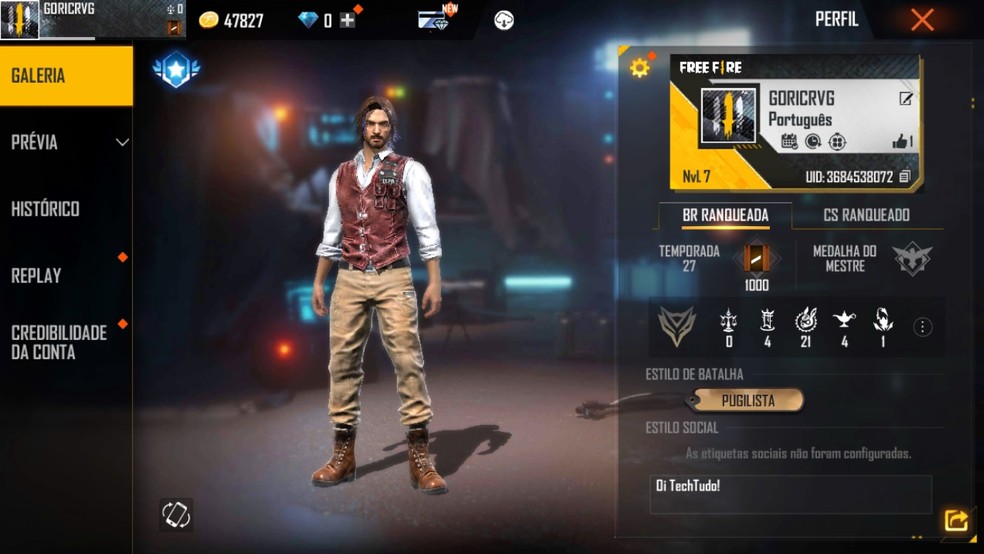Open the Replay section
The width and height of the screenshot is (984, 554).
point(66,276)
